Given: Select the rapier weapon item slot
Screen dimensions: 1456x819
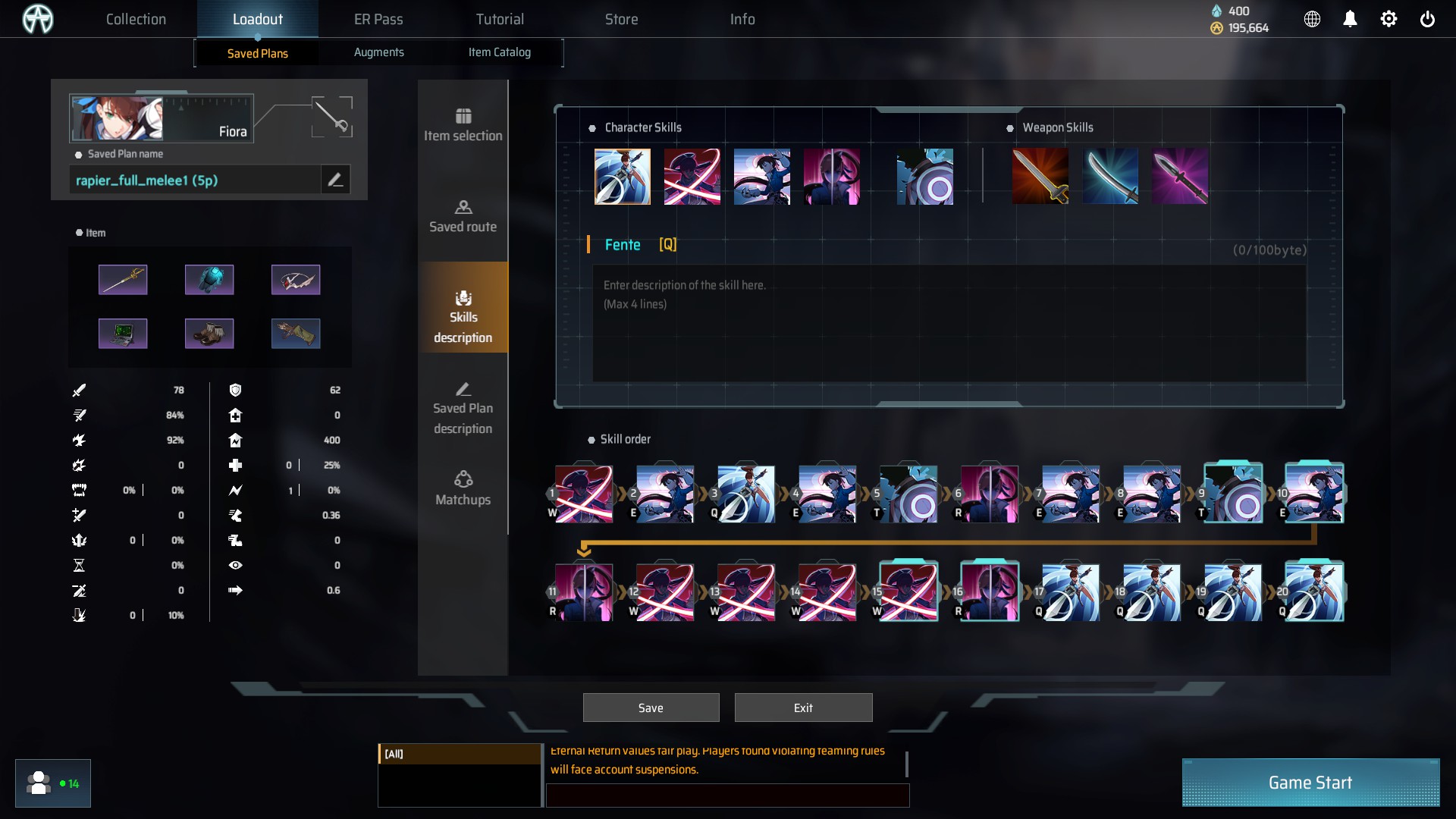Looking at the screenshot, I should click(x=123, y=280).
